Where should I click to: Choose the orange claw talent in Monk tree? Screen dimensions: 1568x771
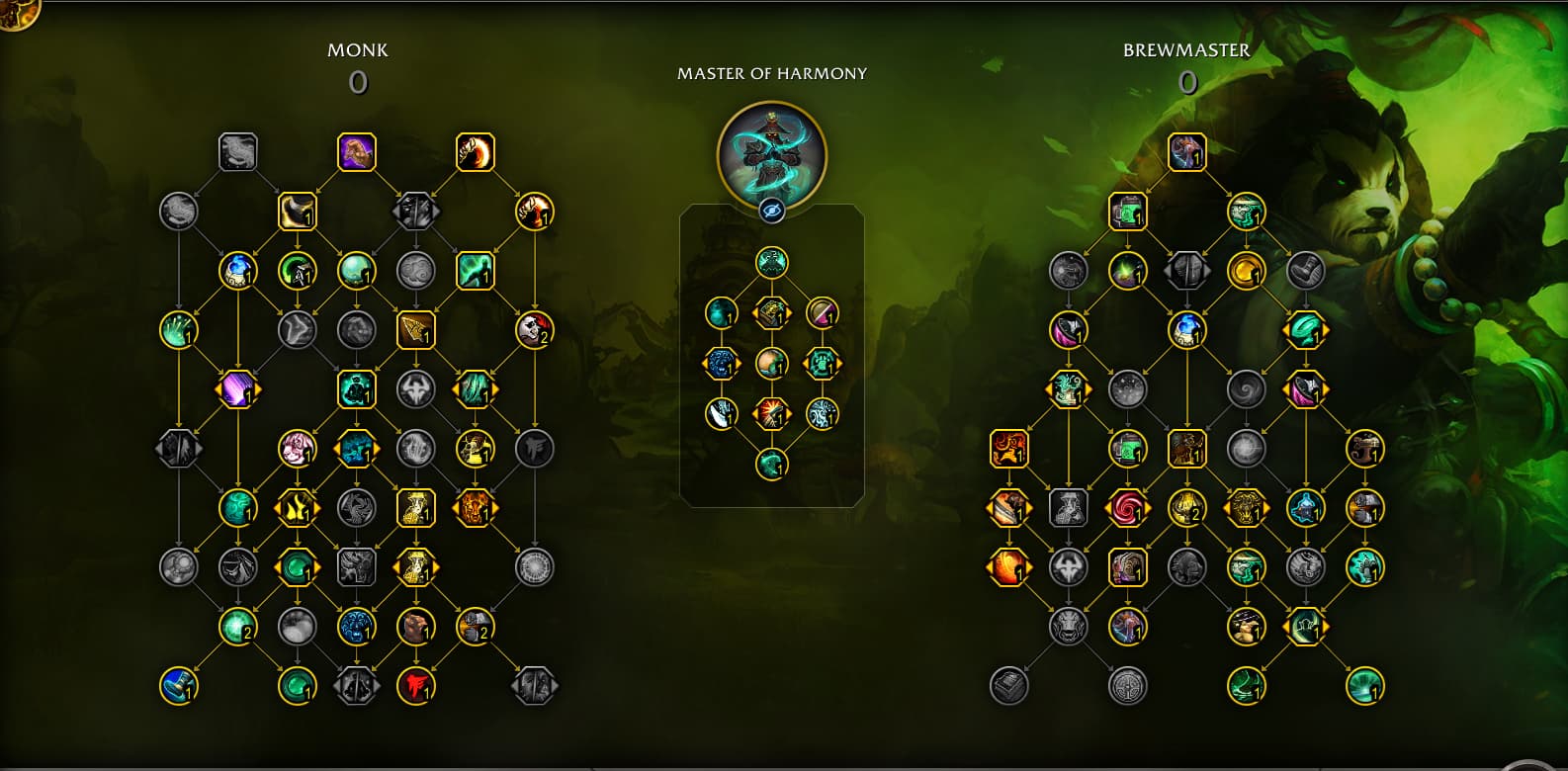476,152
